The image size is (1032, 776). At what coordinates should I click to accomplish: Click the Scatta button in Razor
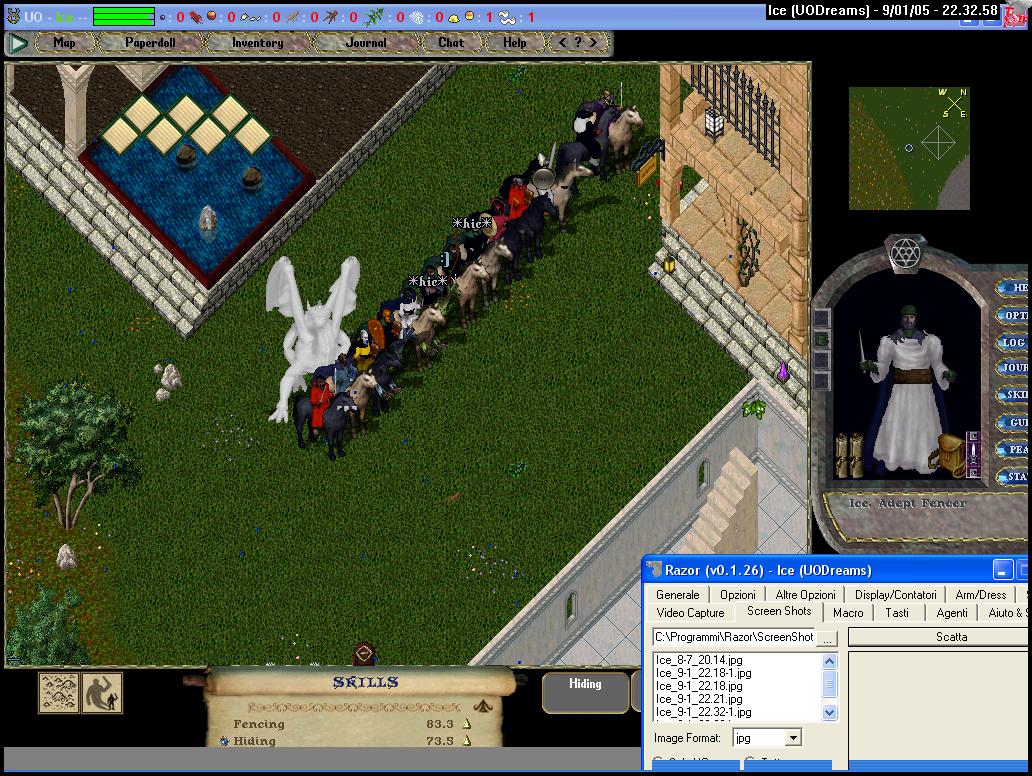951,637
